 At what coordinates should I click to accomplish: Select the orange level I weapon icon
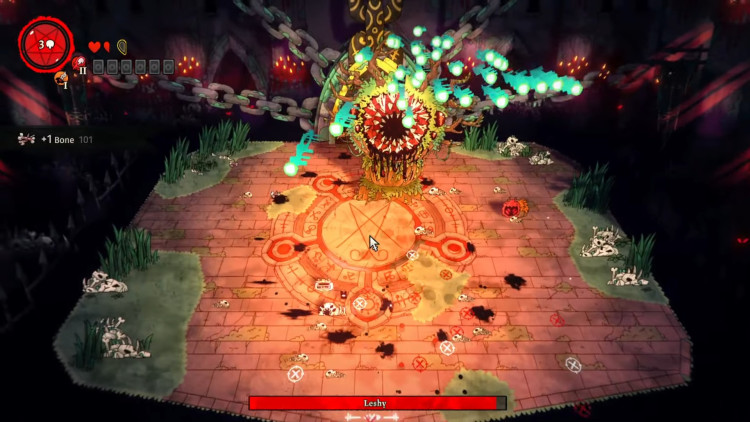(62, 78)
